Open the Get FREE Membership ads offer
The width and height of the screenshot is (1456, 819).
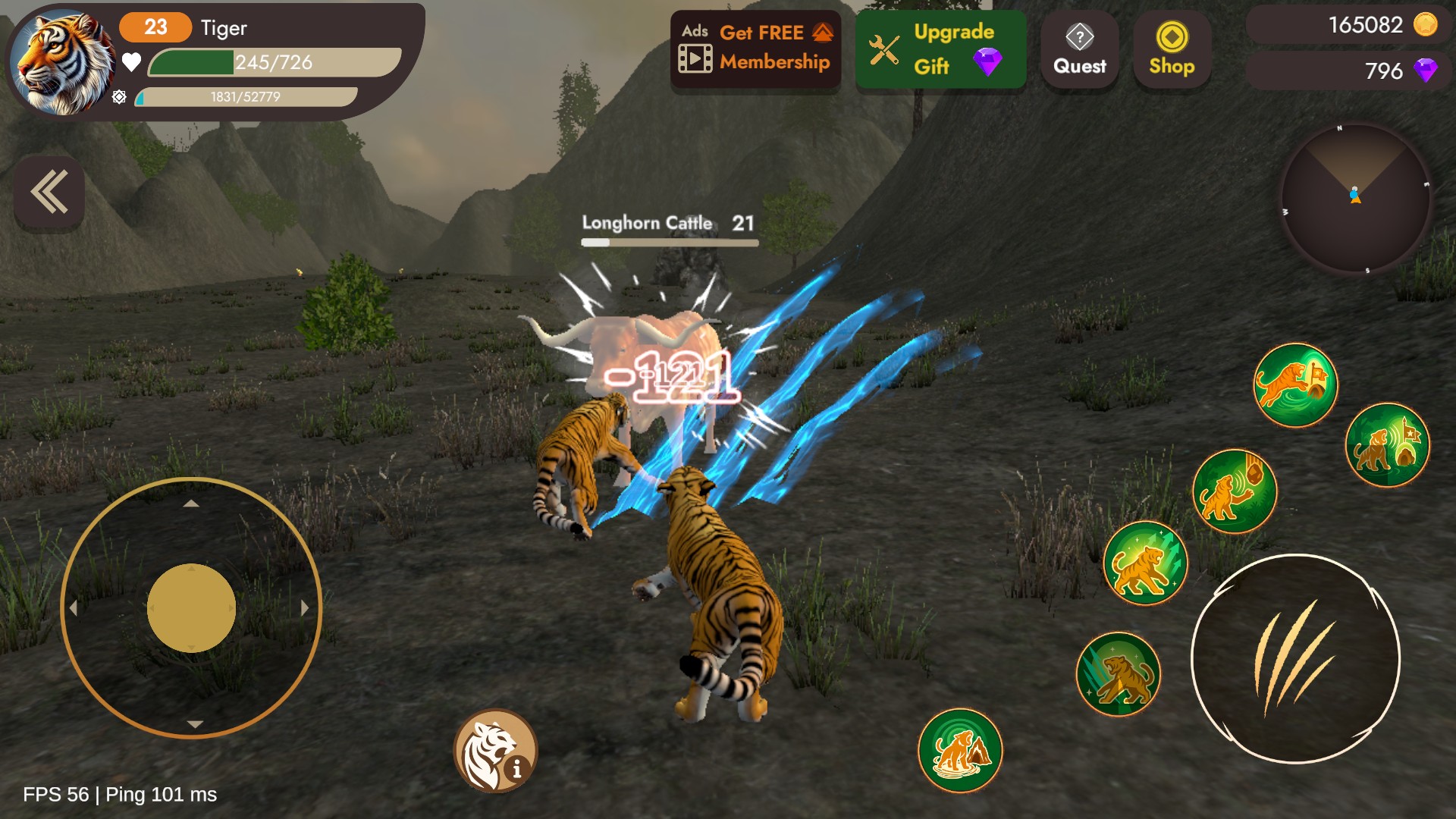pyautogui.click(x=756, y=49)
